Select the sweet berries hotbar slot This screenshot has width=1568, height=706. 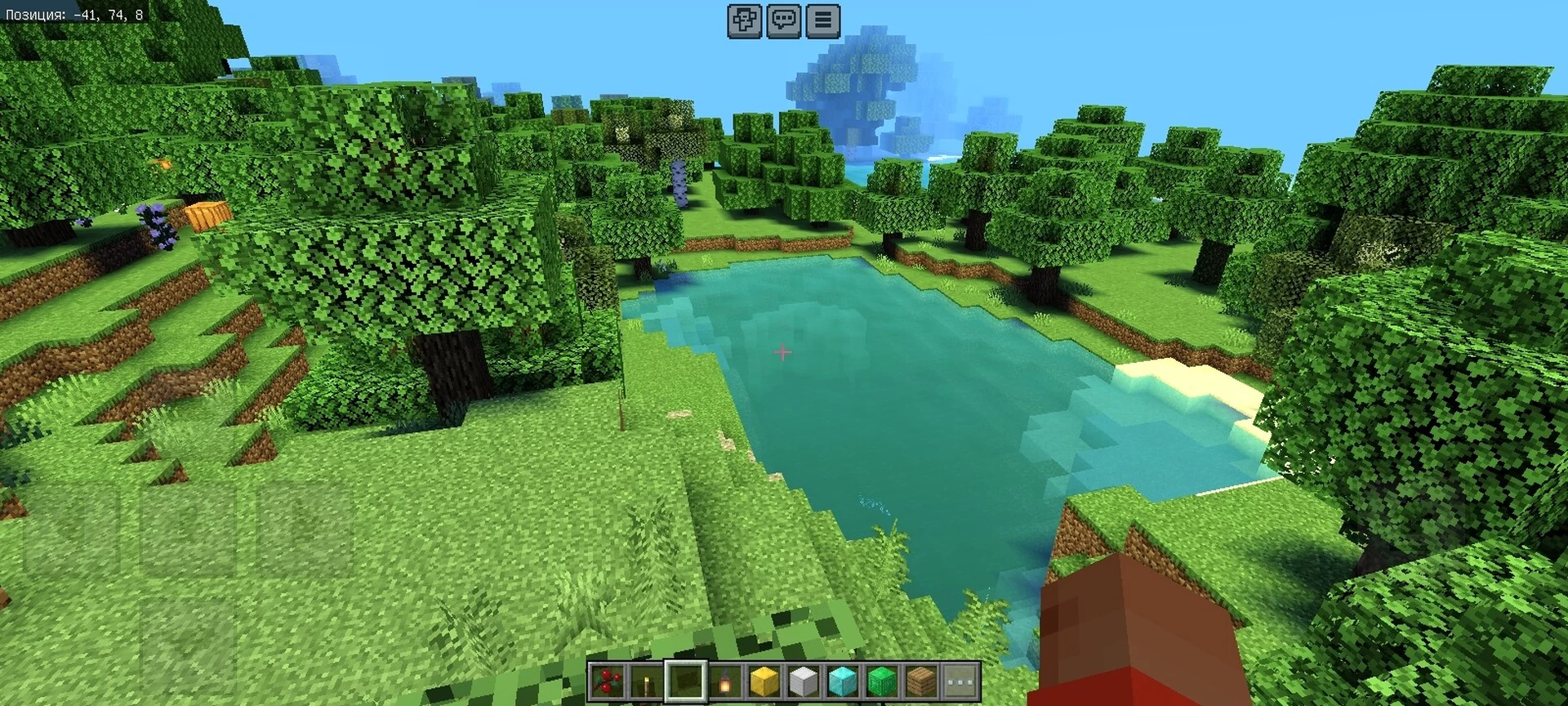[x=607, y=681]
